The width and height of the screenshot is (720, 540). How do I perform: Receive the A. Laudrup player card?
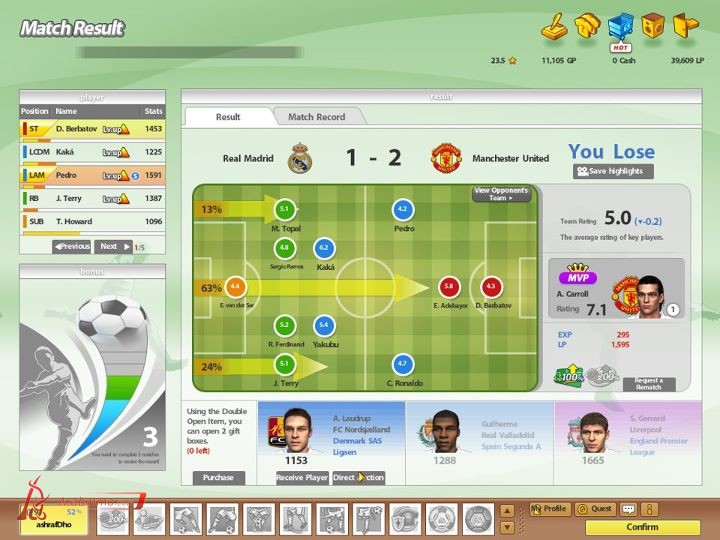tap(302, 478)
